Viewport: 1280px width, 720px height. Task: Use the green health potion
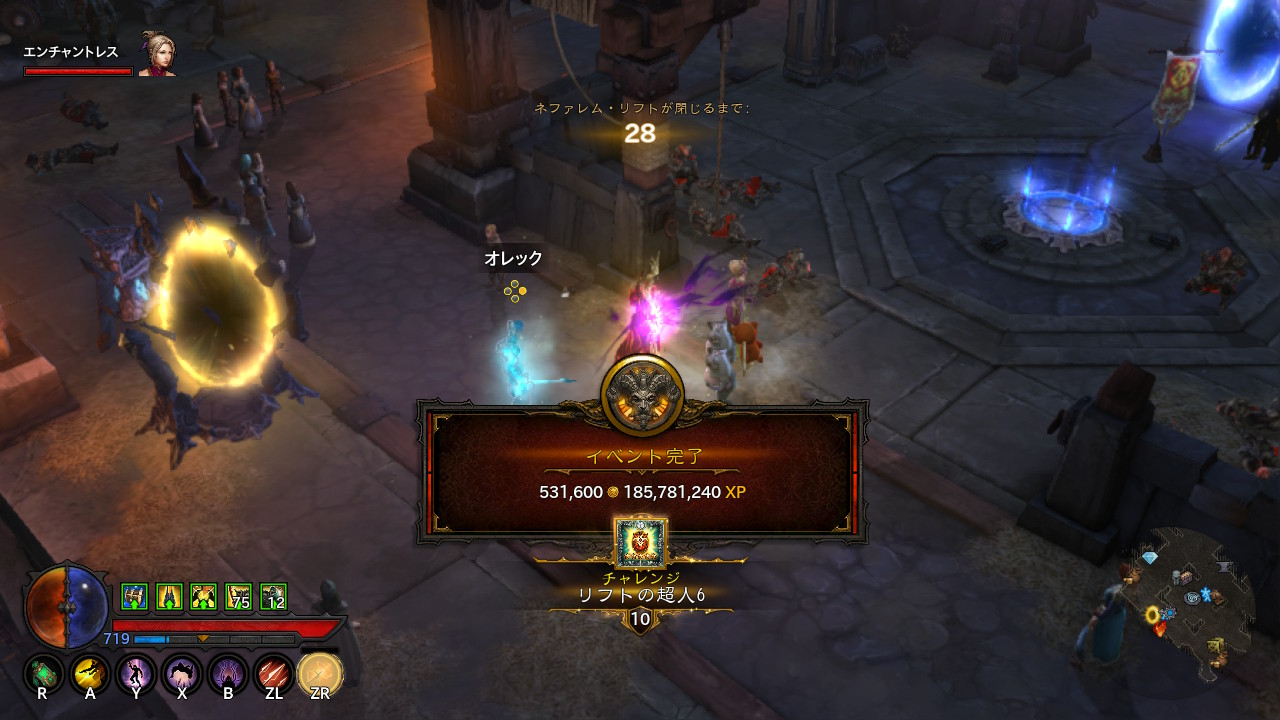tap(43, 674)
